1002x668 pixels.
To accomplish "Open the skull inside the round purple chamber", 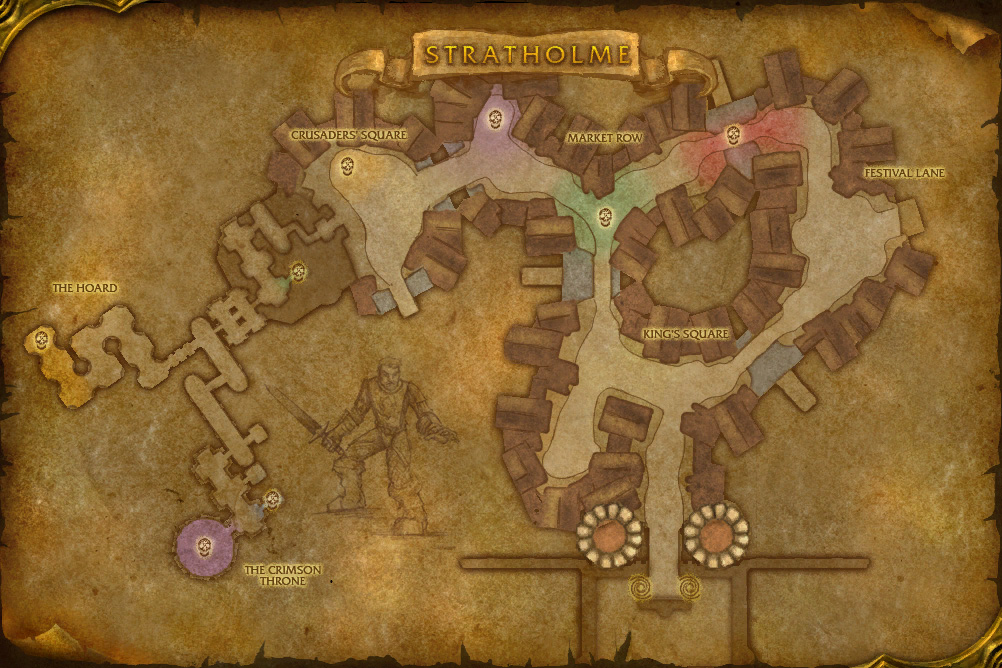I will 204,546.
